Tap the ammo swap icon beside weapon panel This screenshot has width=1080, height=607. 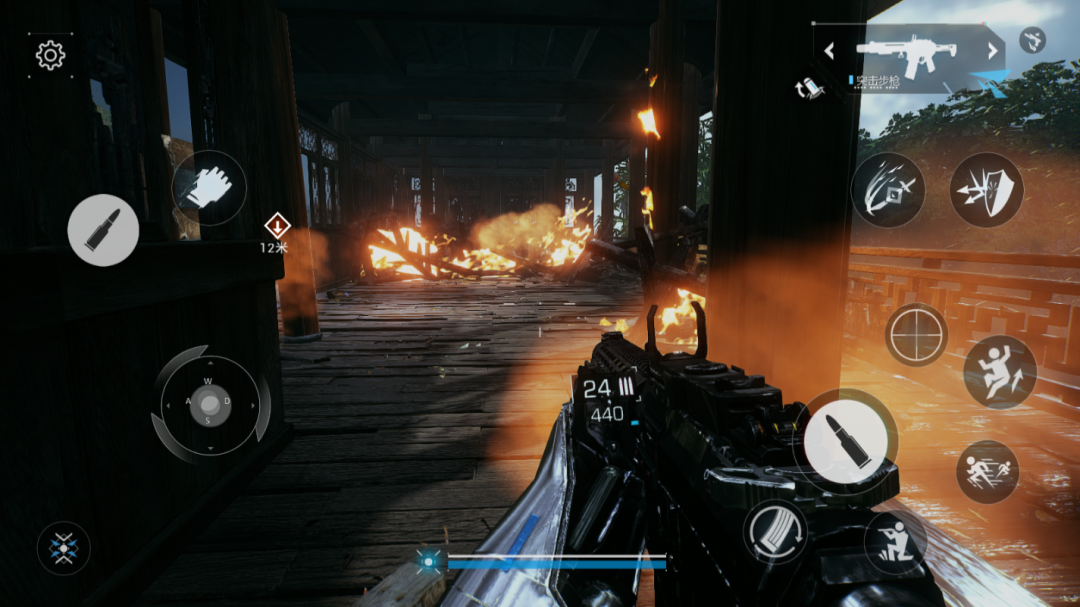pyautogui.click(x=810, y=87)
